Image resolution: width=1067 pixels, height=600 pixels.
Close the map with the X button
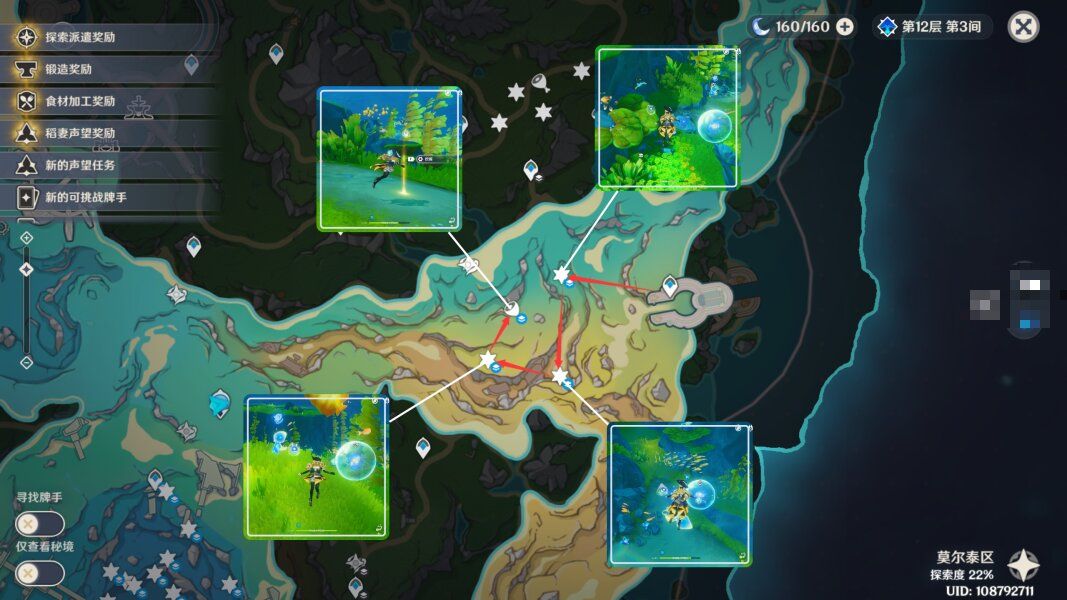[x=1023, y=26]
